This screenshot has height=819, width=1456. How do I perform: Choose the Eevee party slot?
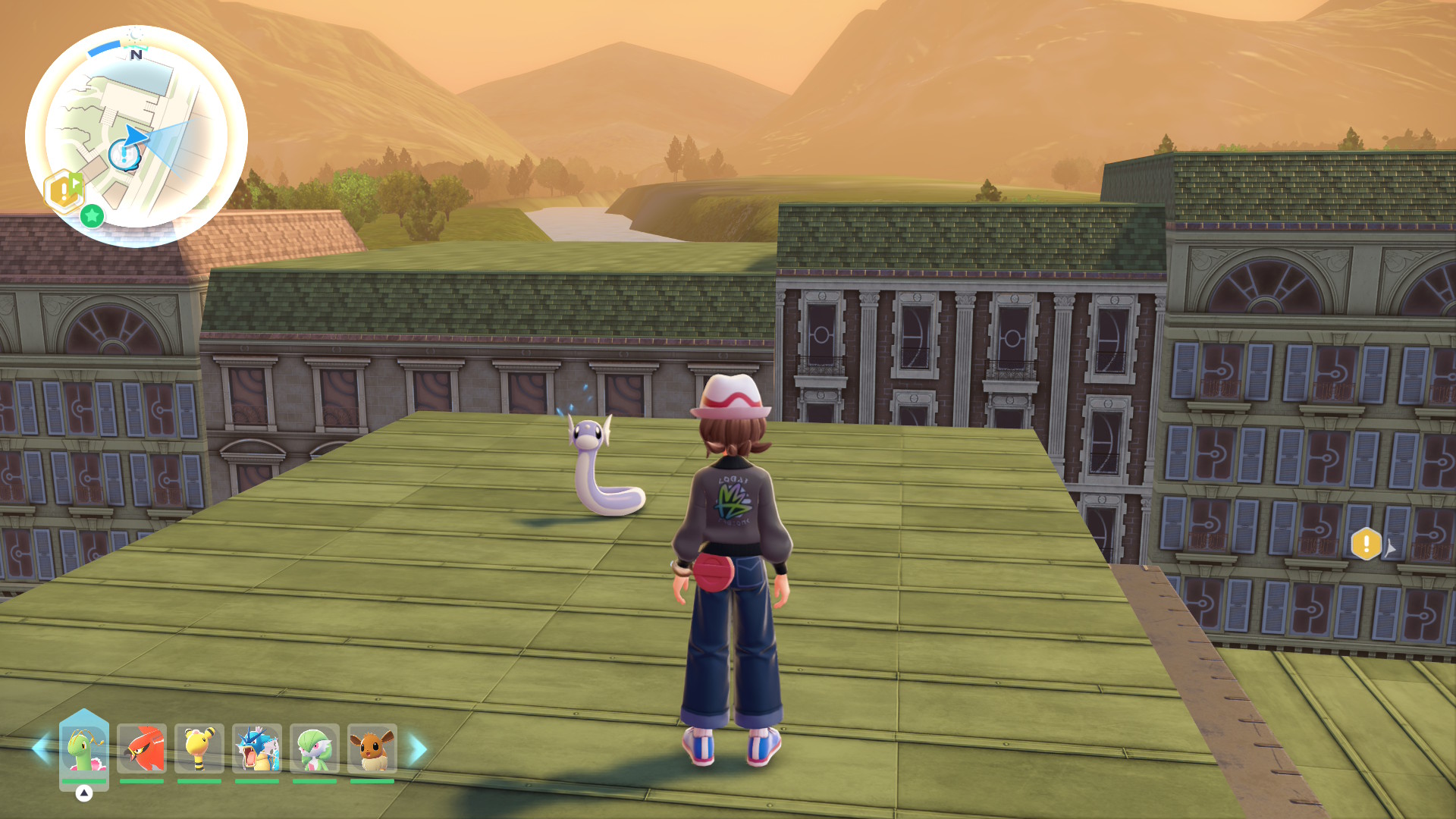pos(372,748)
